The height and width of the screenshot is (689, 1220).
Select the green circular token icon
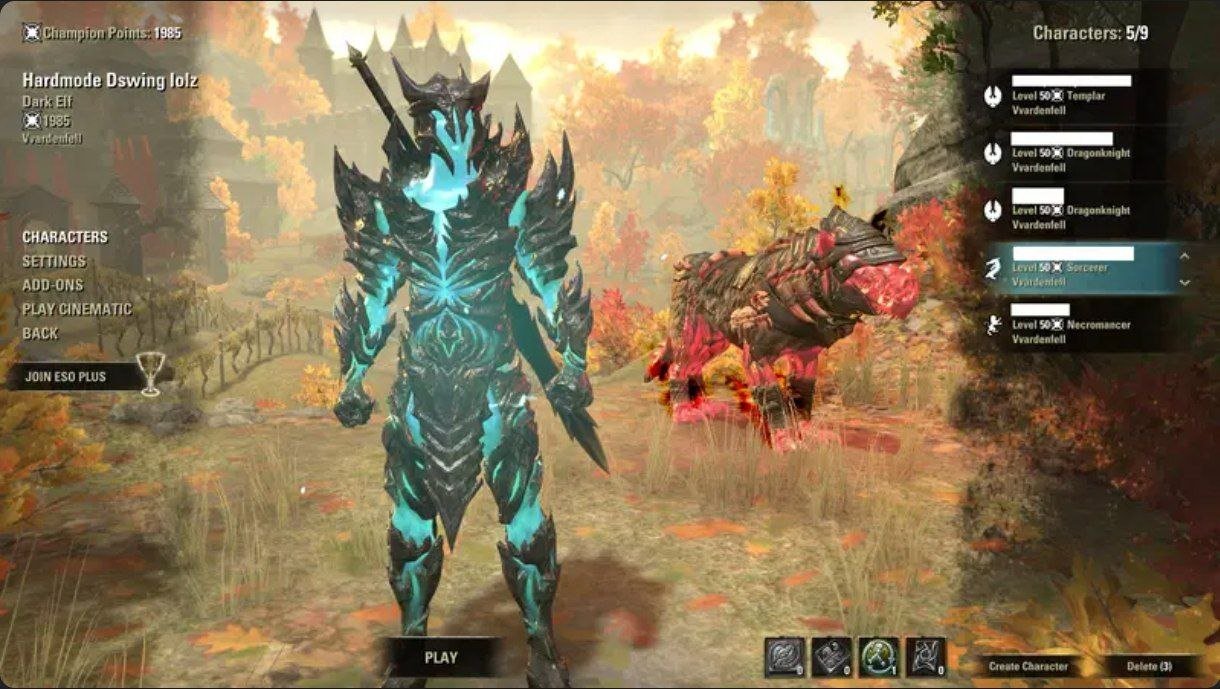[x=879, y=657]
